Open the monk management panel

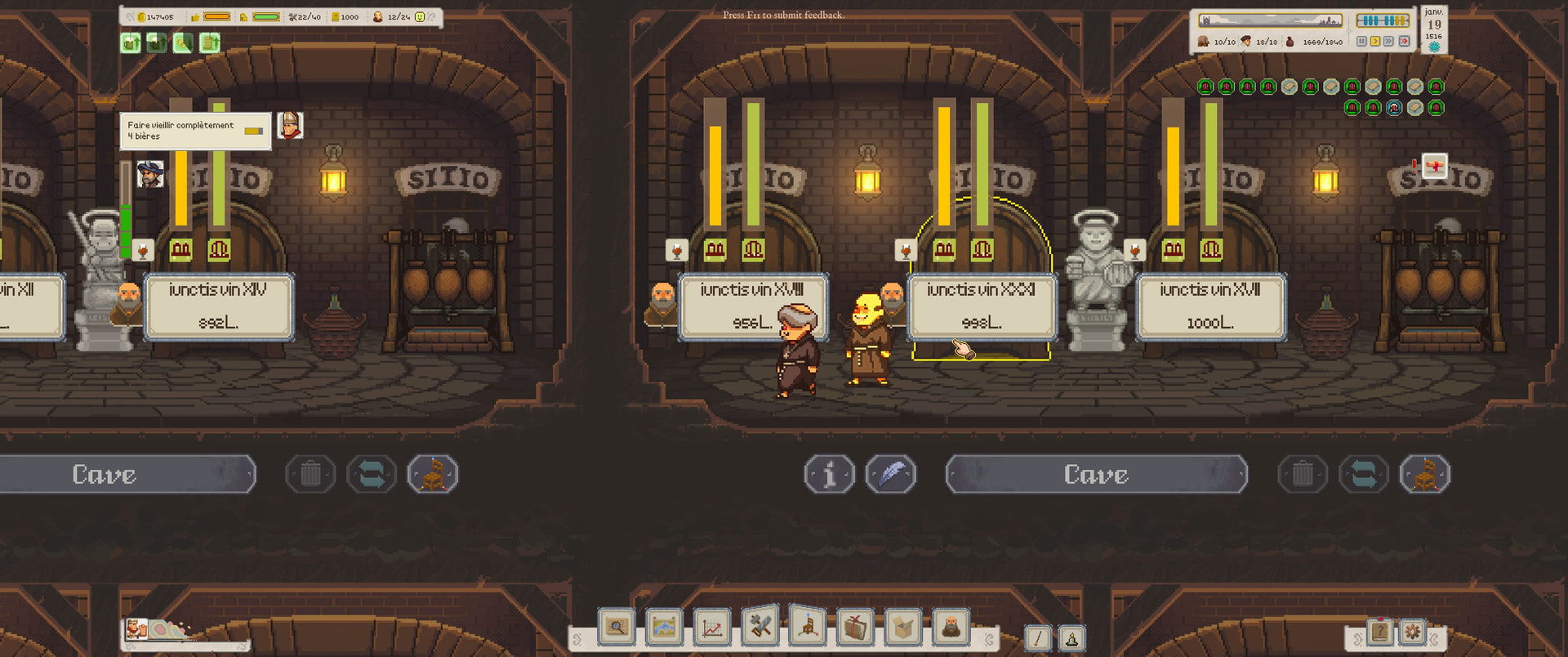click(x=951, y=628)
